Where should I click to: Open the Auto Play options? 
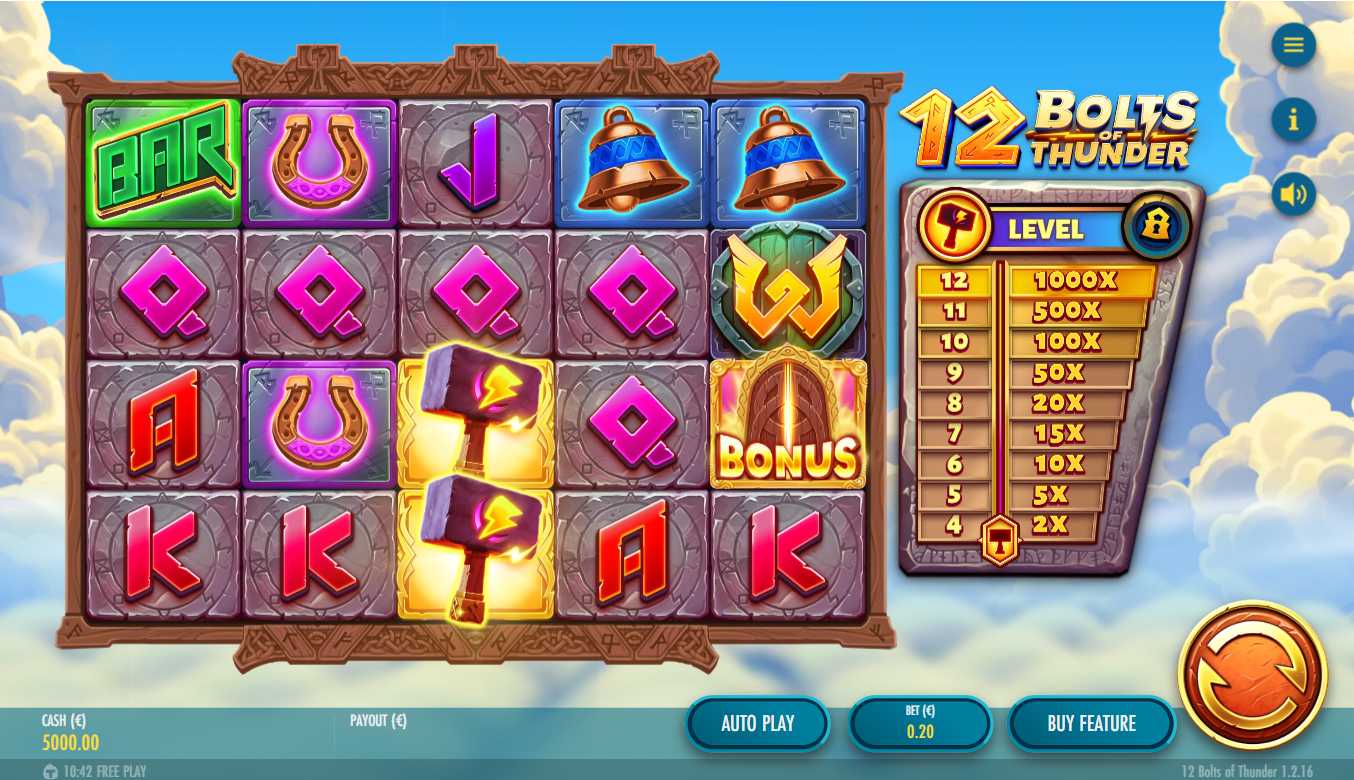(x=757, y=723)
